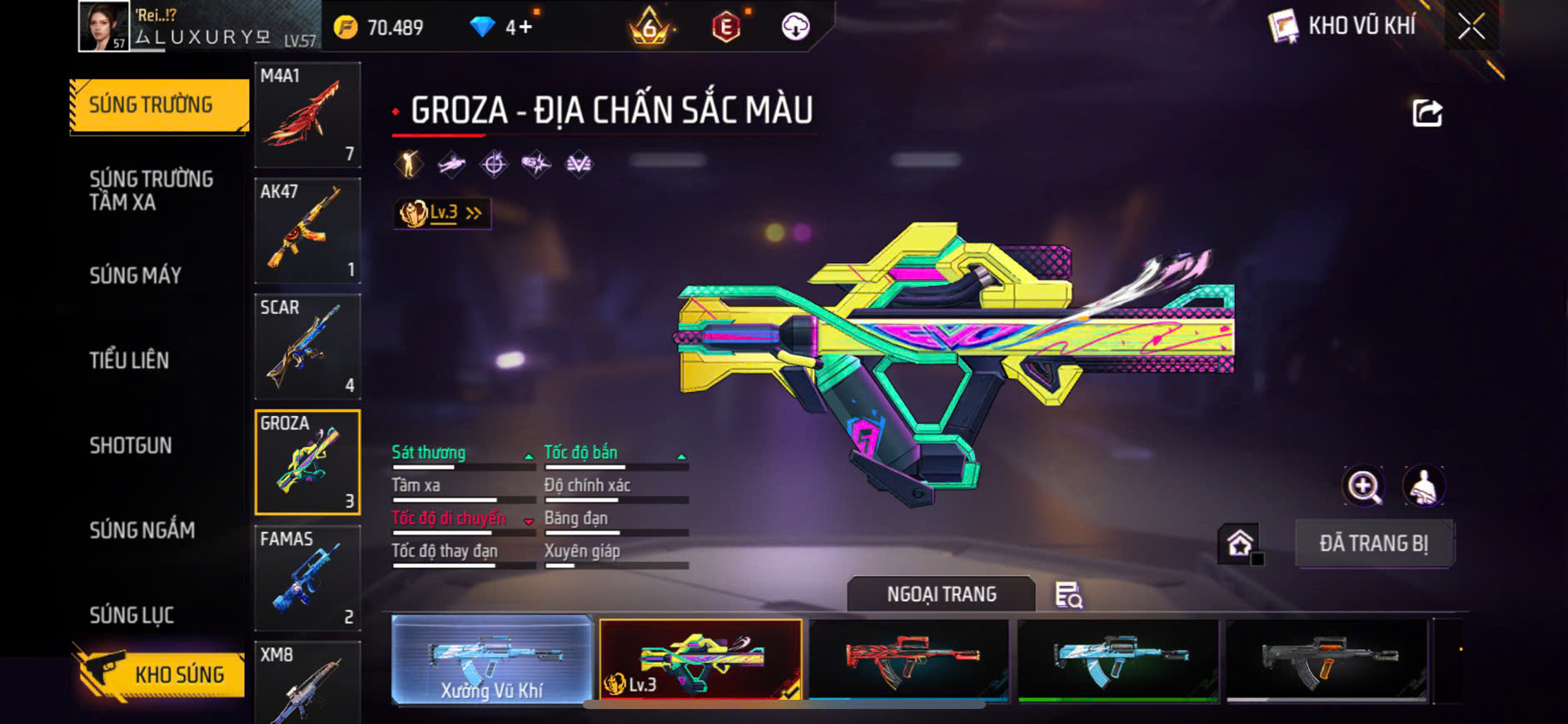This screenshot has height=724, width=1568.
Task: Select the SCAR weapon tile
Action: coord(307,346)
